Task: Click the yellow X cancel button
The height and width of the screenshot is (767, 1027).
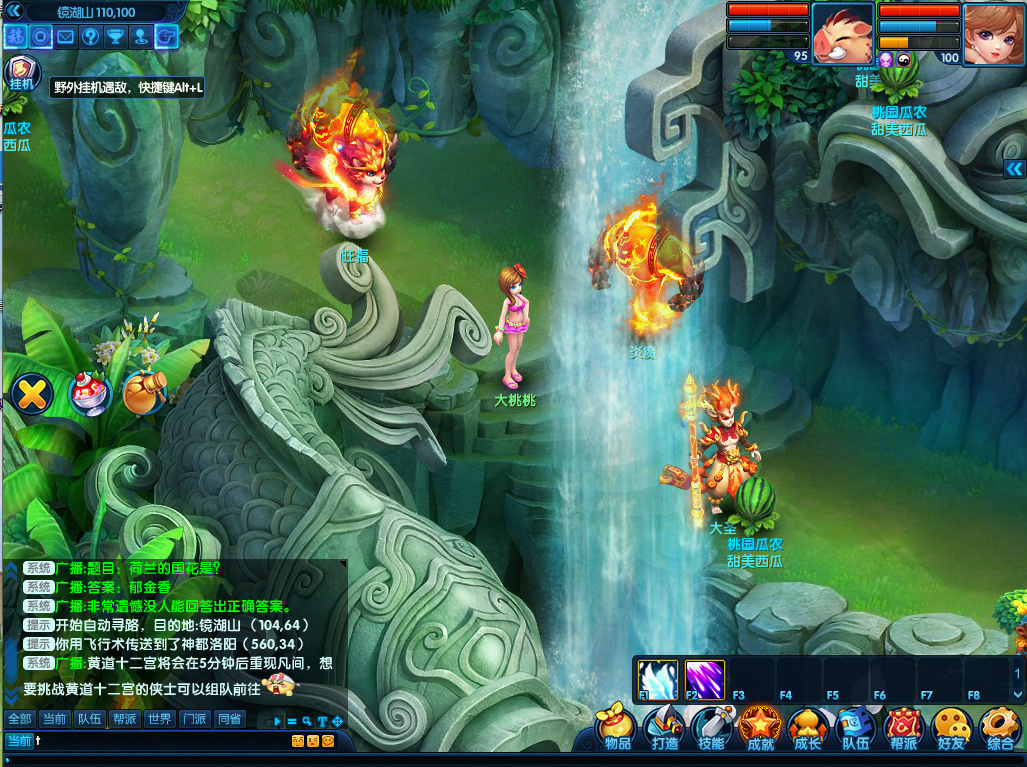Action: [x=33, y=393]
